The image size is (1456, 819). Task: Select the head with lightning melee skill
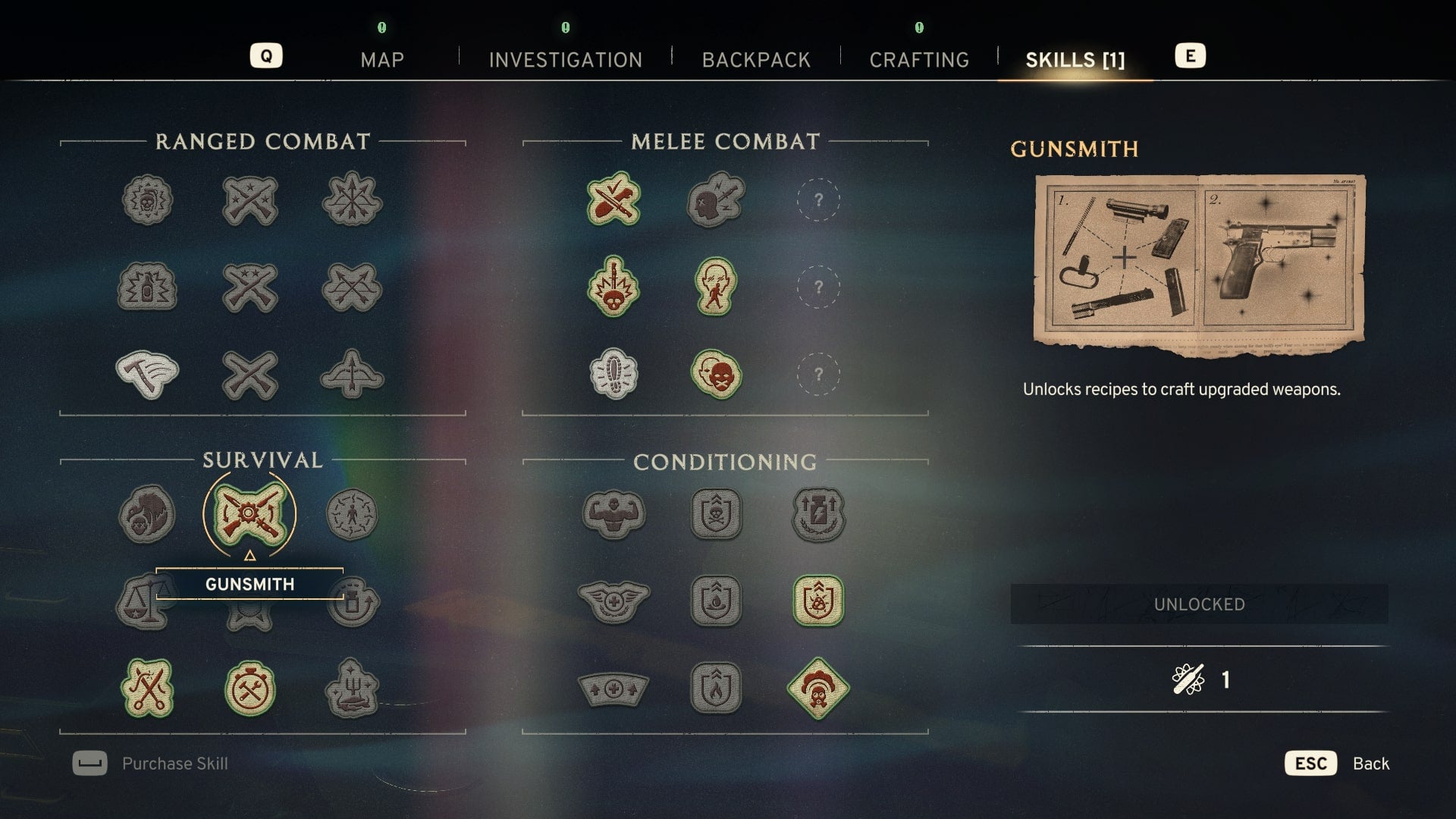[716, 200]
